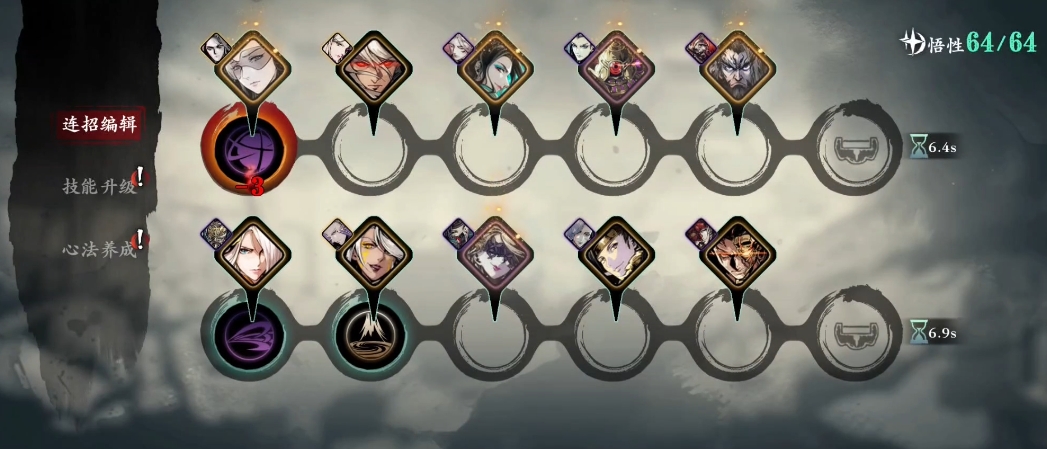
Task: Select the dark-haired woman with teal accents portrait
Action: [x=494, y=69]
